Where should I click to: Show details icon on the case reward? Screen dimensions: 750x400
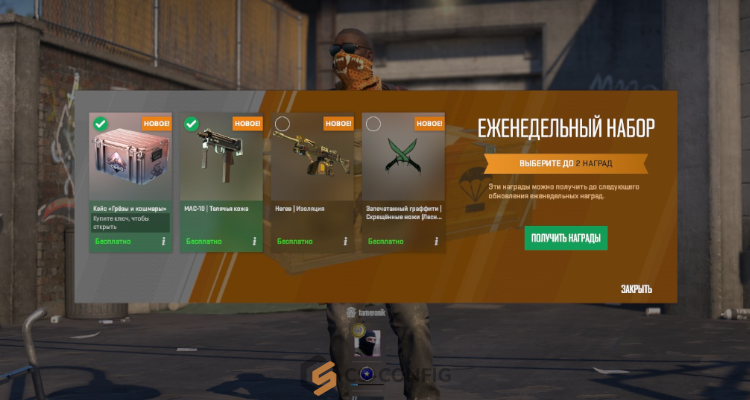tap(163, 241)
